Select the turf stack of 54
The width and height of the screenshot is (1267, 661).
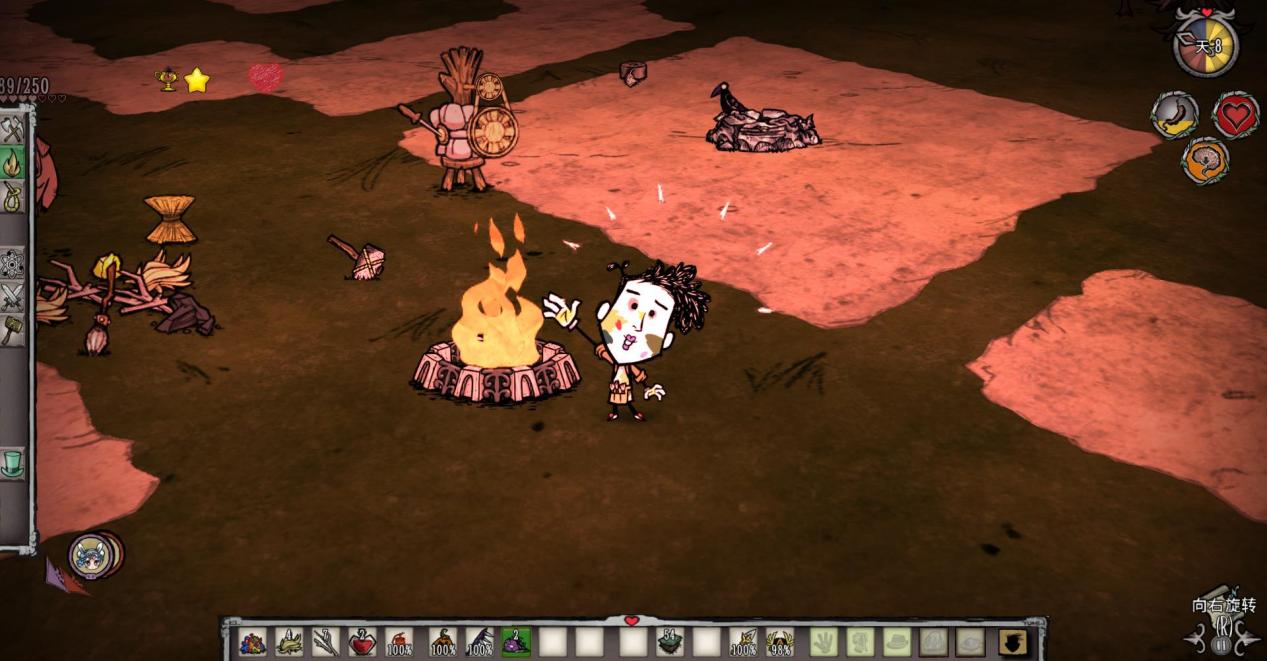point(670,642)
